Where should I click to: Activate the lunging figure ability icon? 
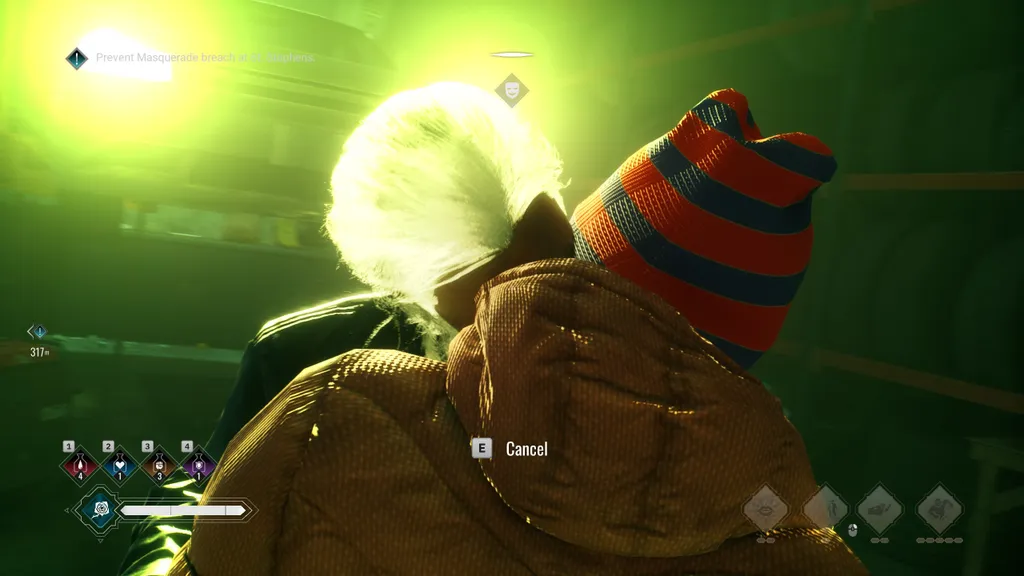(x=940, y=508)
